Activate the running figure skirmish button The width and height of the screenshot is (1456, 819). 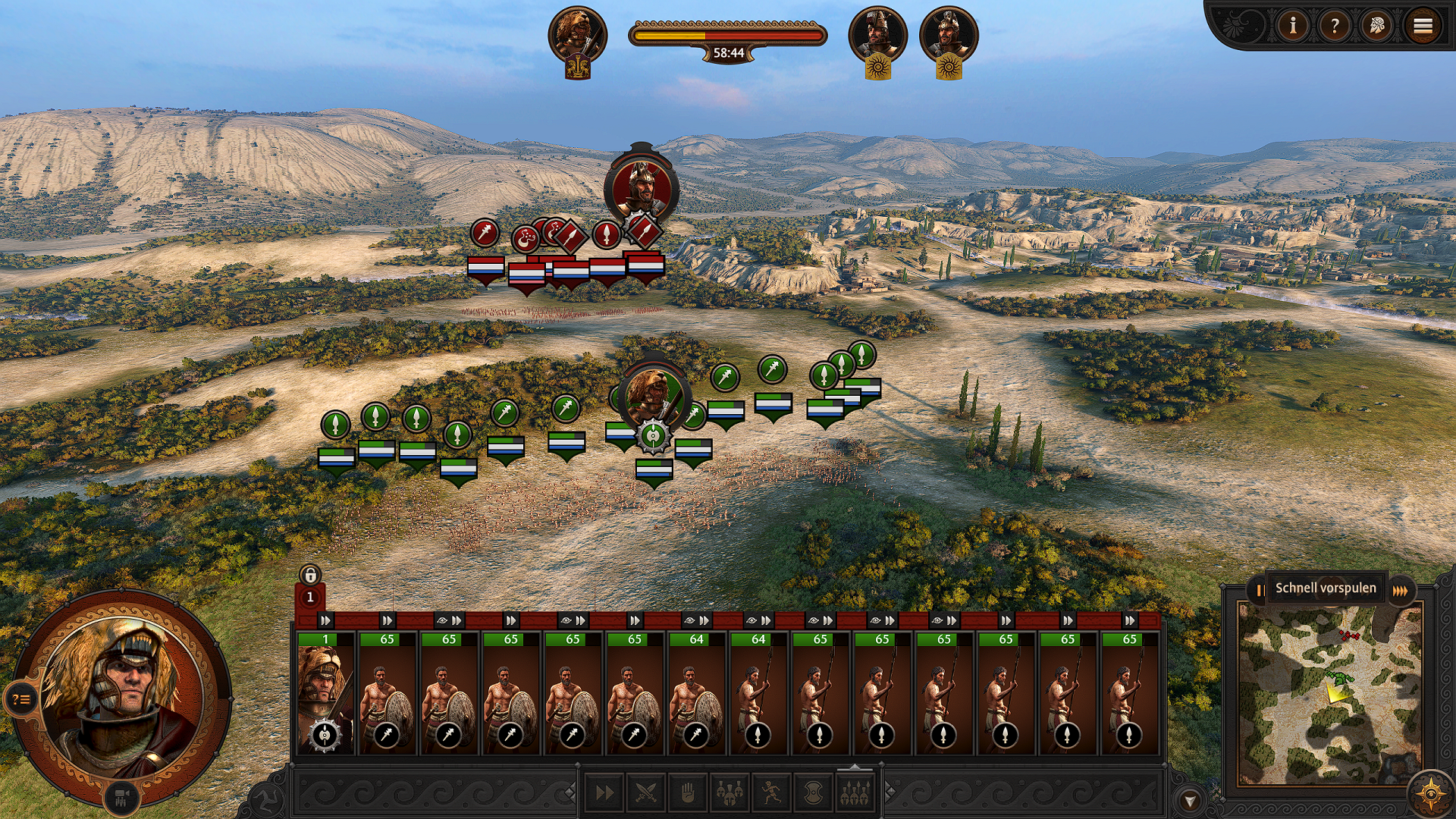pyautogui.click(x=771, y=793)
